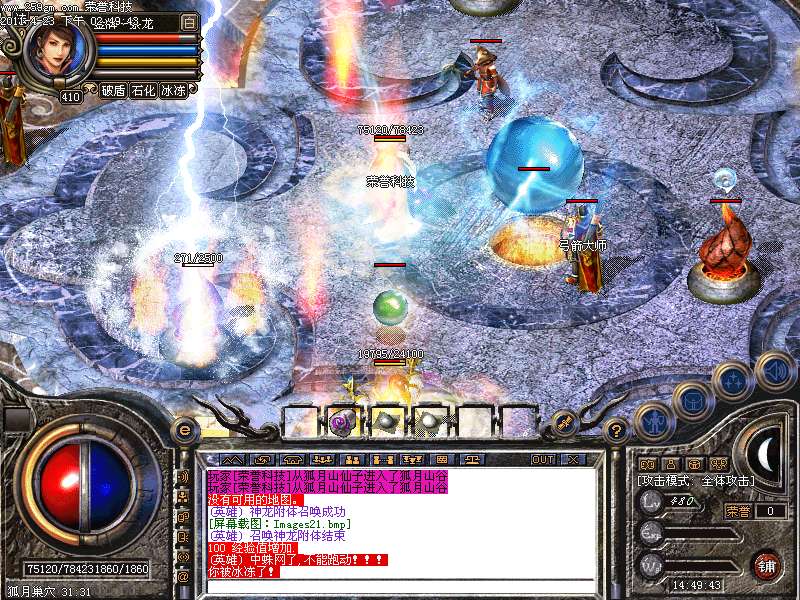Open the skills round button with four stars
This screenshot has width=800, height=600.
point(733,380)
